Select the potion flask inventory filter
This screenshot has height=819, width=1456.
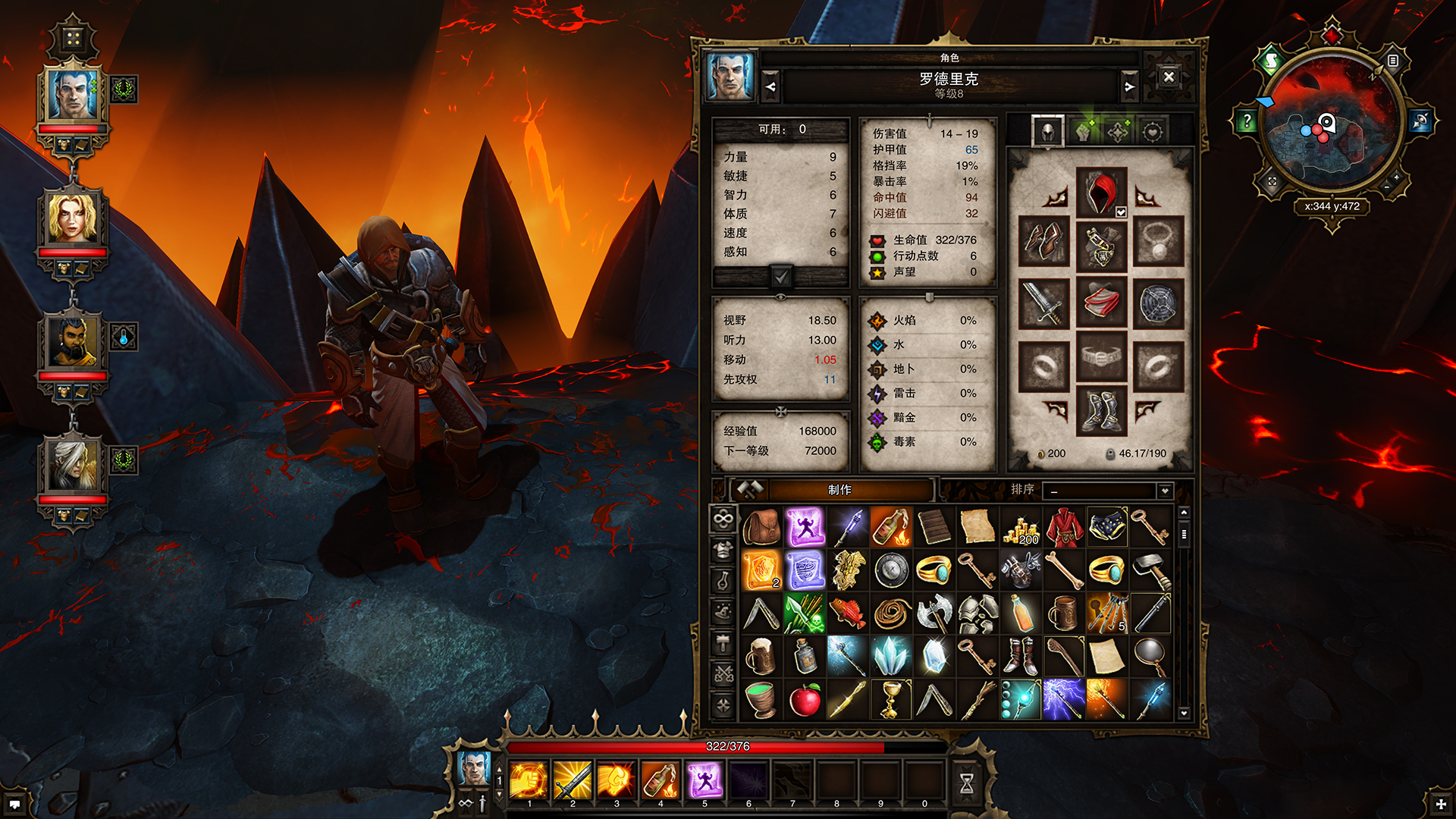click(x=723, y=581)
